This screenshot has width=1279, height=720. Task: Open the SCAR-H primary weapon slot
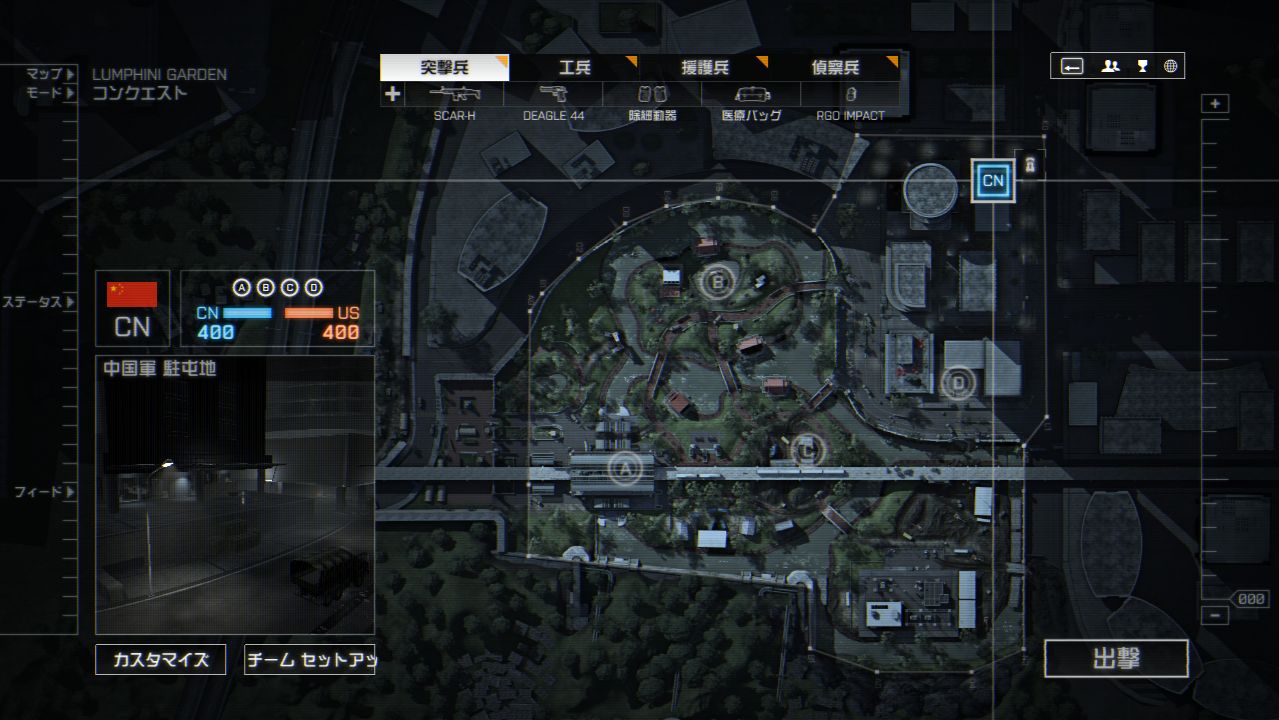(455, 95)
